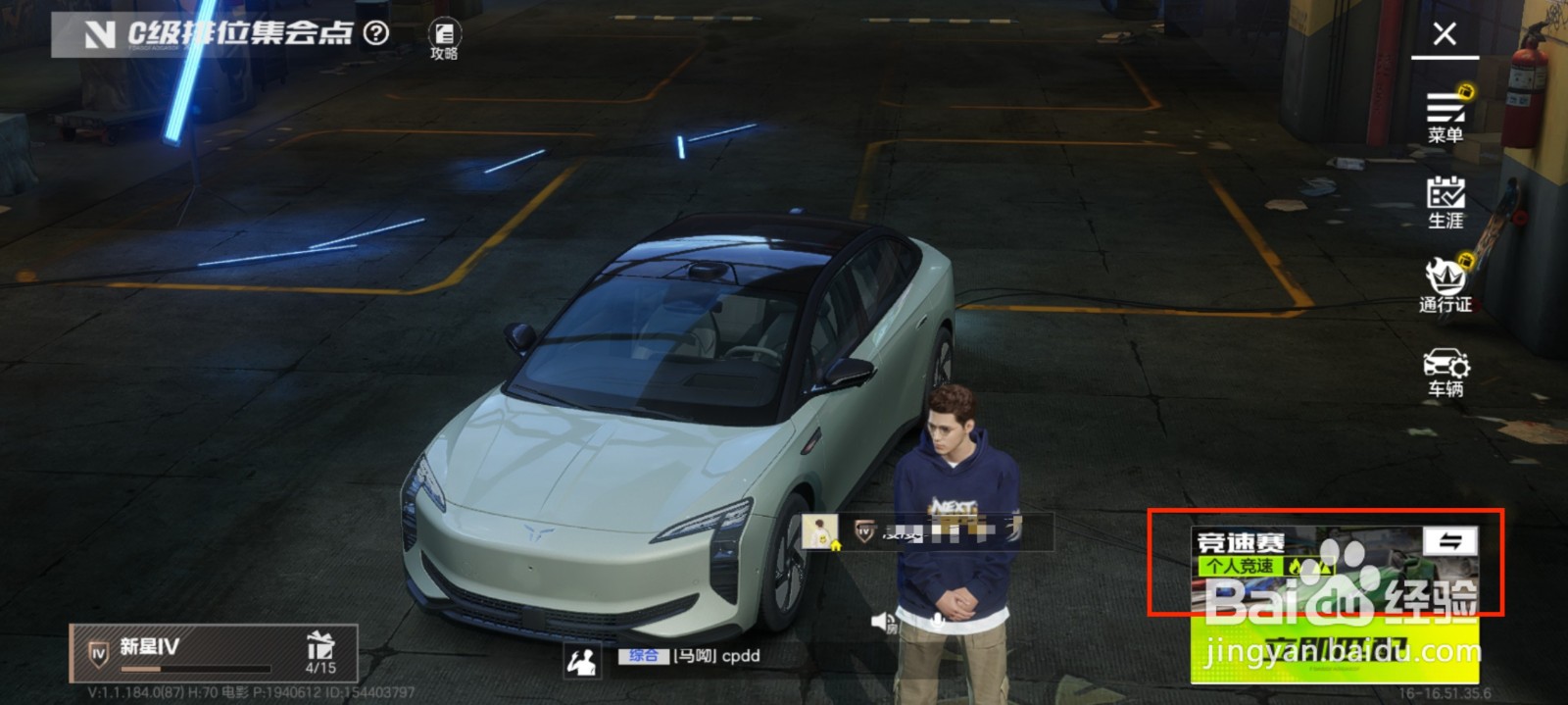Show help for C级排位集会点
1568x705 pixels.
[x=376, y=33]
